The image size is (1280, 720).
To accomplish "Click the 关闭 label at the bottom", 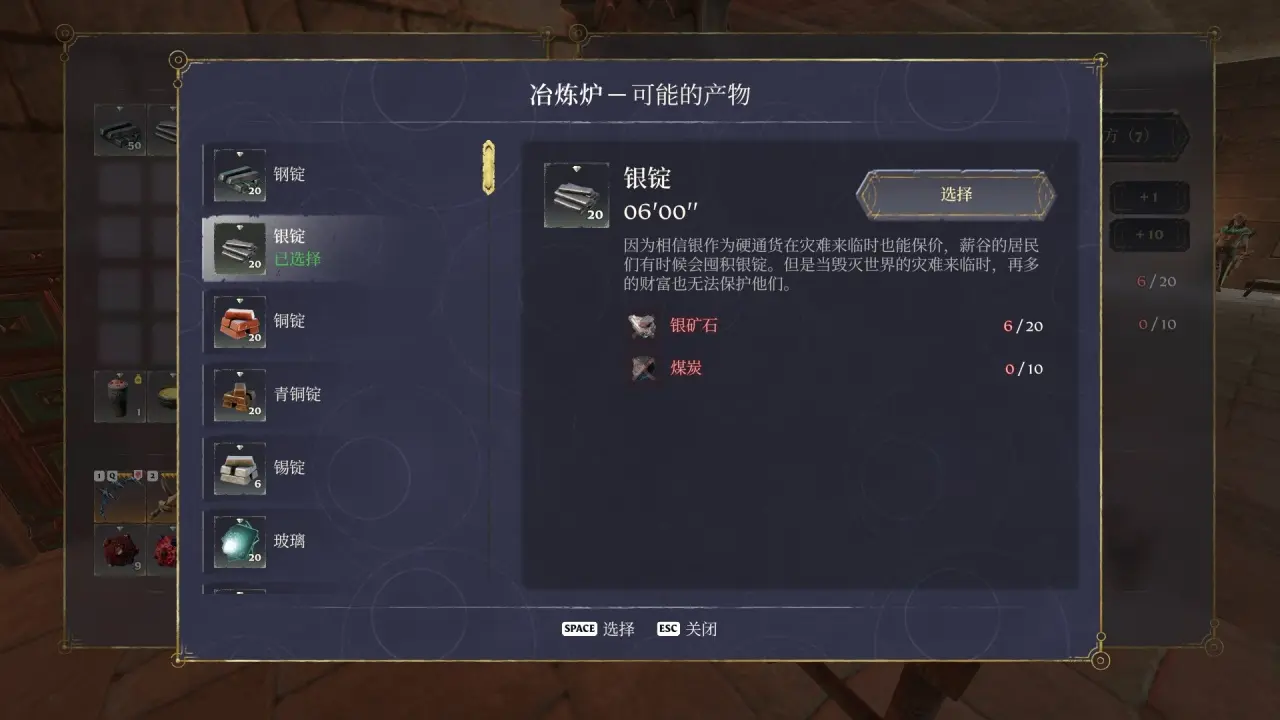I will (x=701, y=629).
